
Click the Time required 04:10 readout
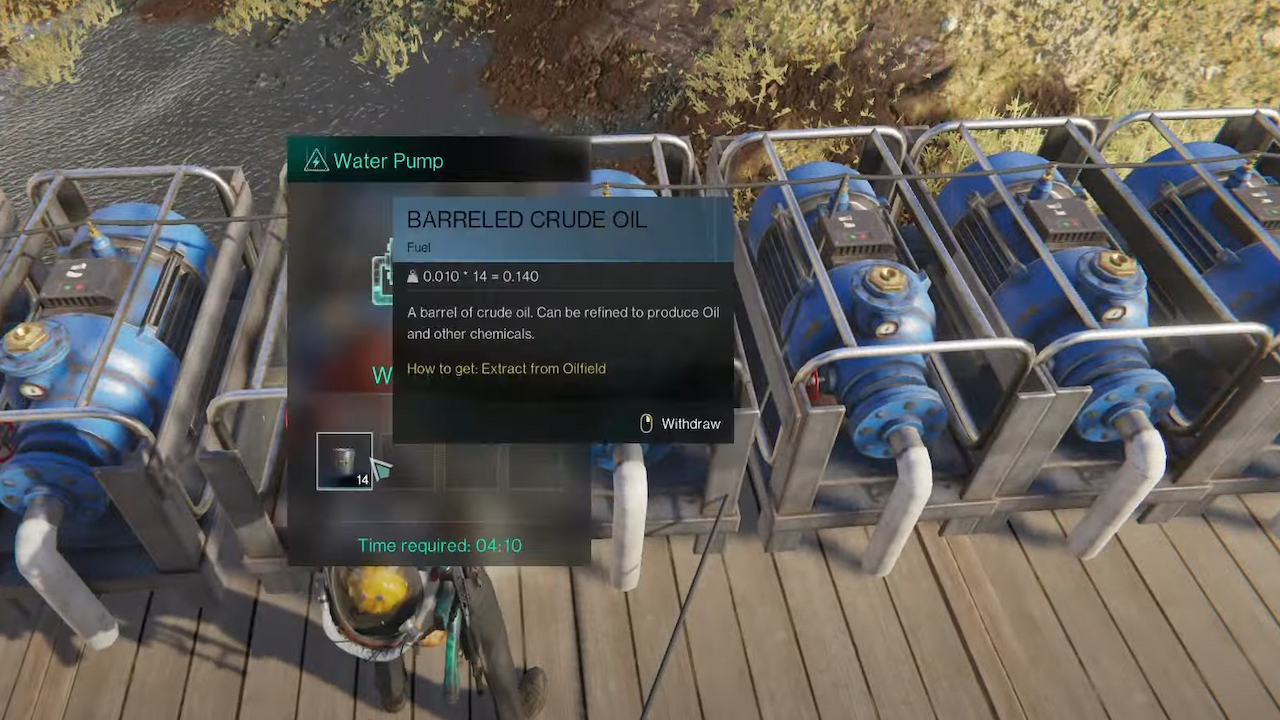coord(439,545)
